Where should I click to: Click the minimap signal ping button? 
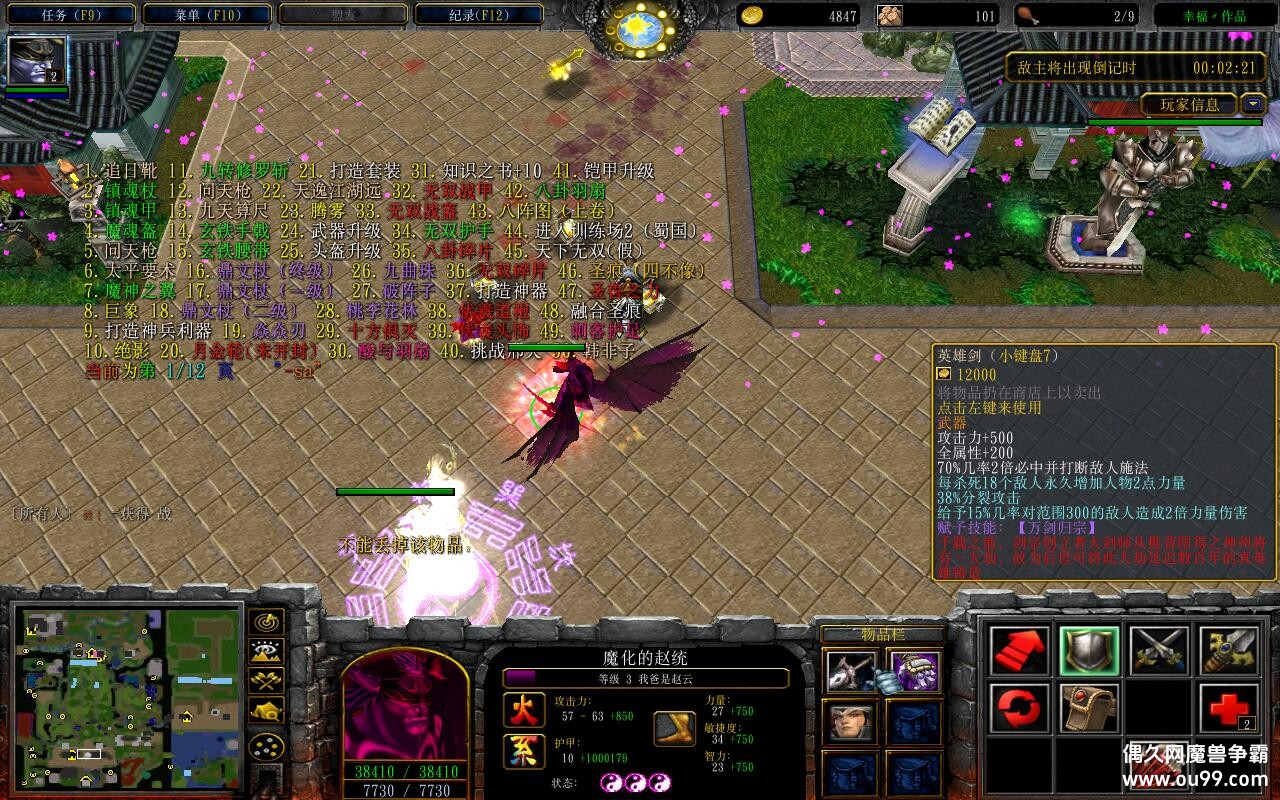pyautogui.click(x=266, y=622)
